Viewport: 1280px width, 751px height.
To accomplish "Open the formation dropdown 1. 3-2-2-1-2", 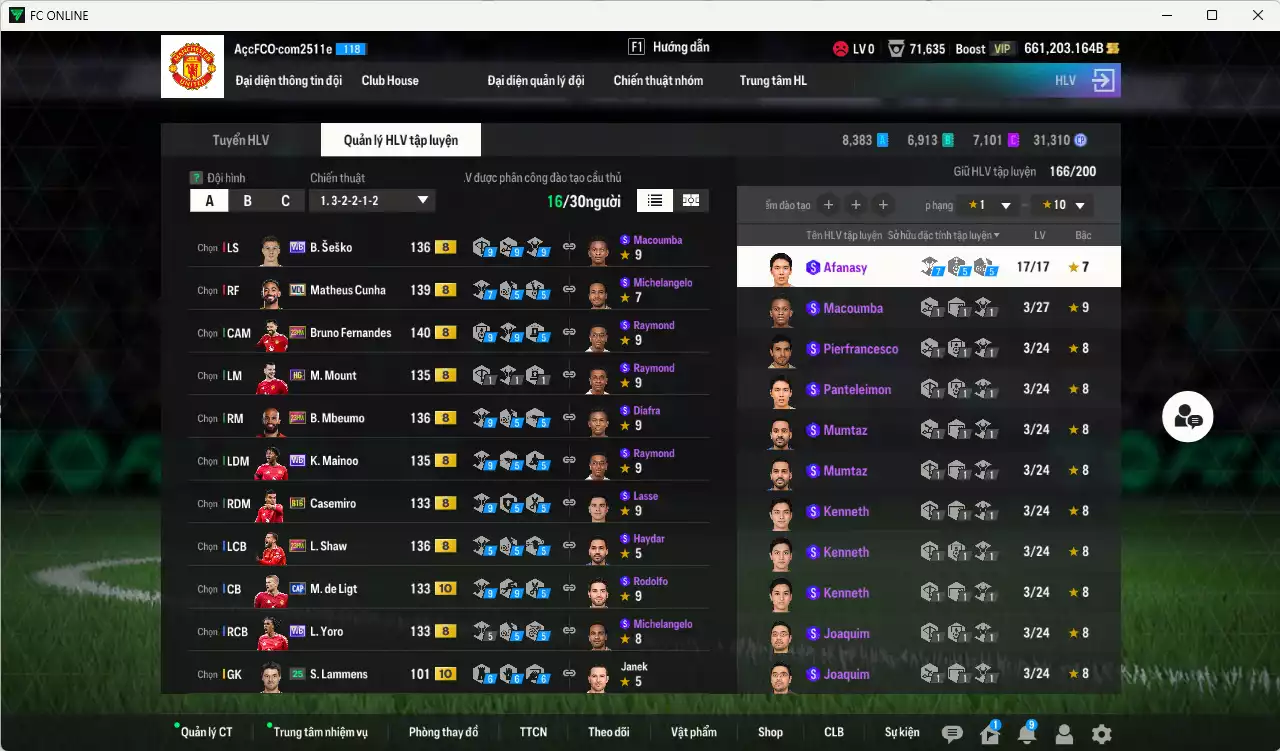I will click(372, 200).
